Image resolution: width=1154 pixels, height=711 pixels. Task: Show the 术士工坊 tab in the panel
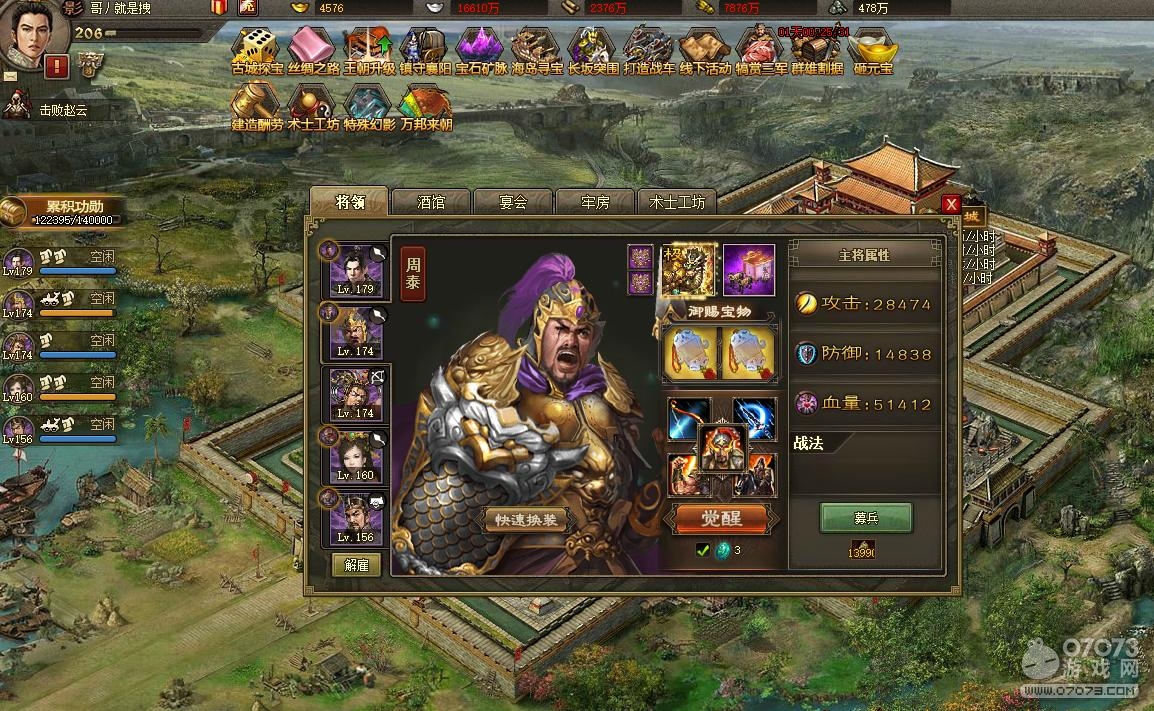pyautogui.click(x=677, y=202)
